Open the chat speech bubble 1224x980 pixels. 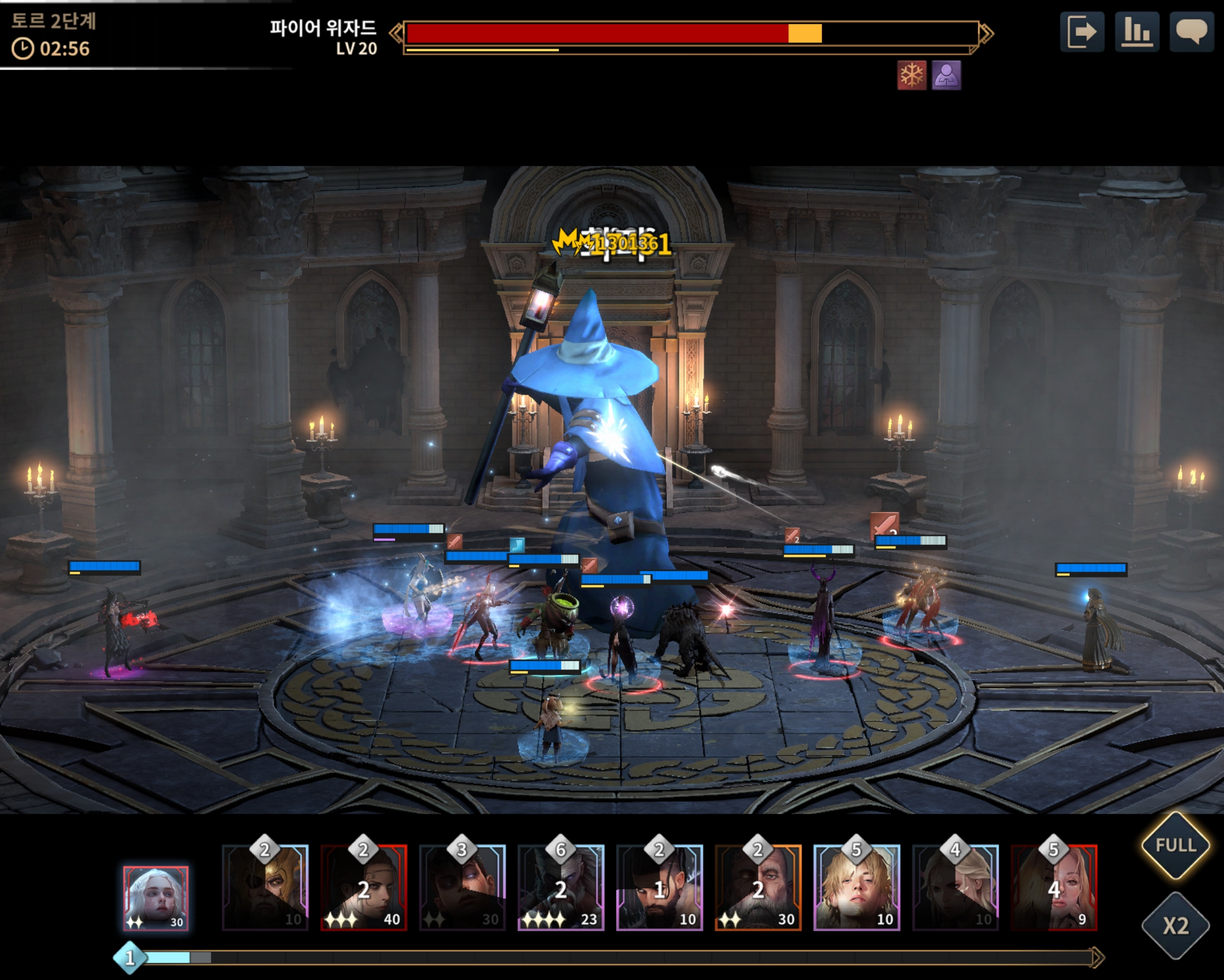pos(1191,32)
